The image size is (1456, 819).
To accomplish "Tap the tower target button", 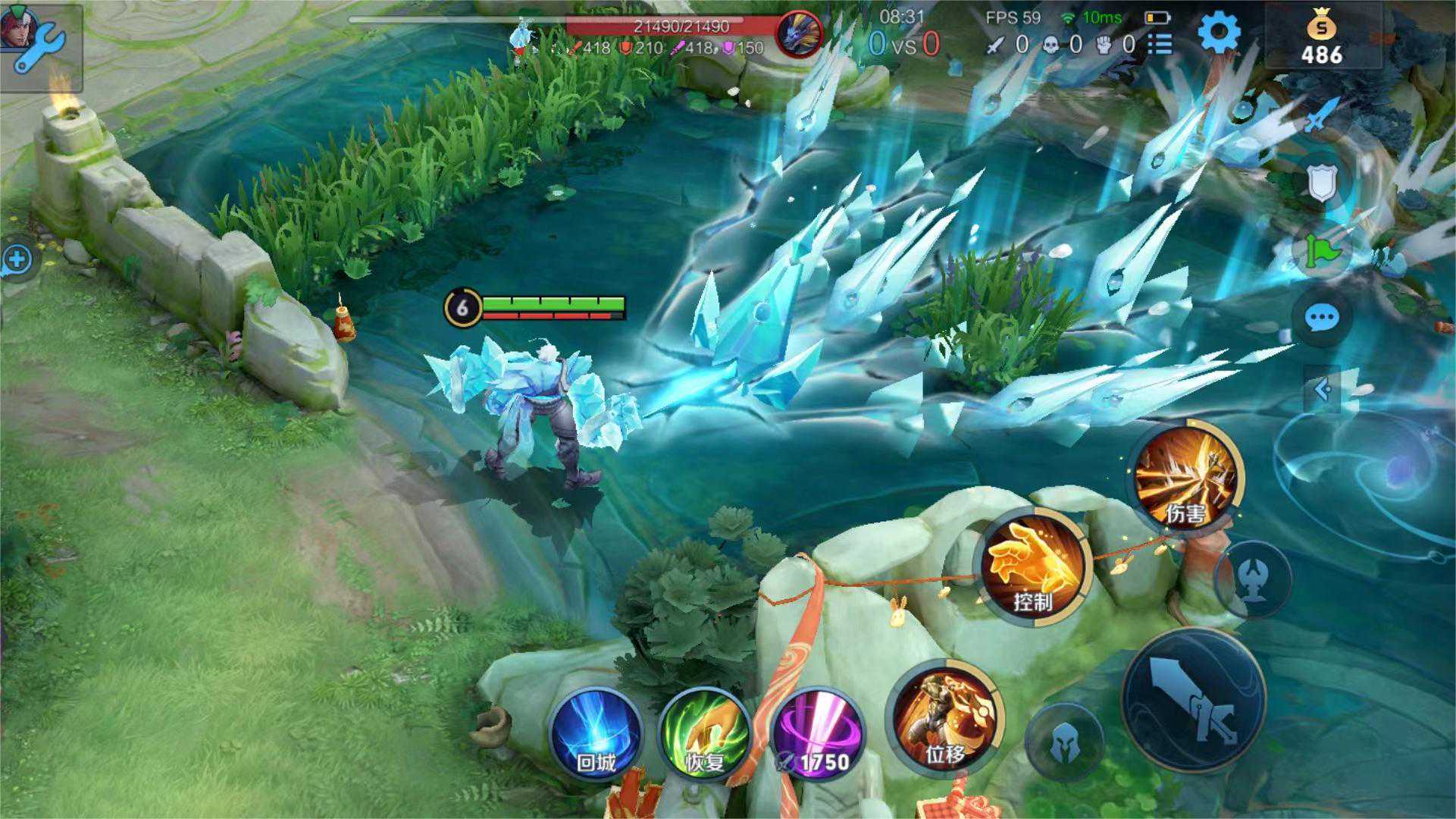I will pyautogui.click(x=1253, y=579).
